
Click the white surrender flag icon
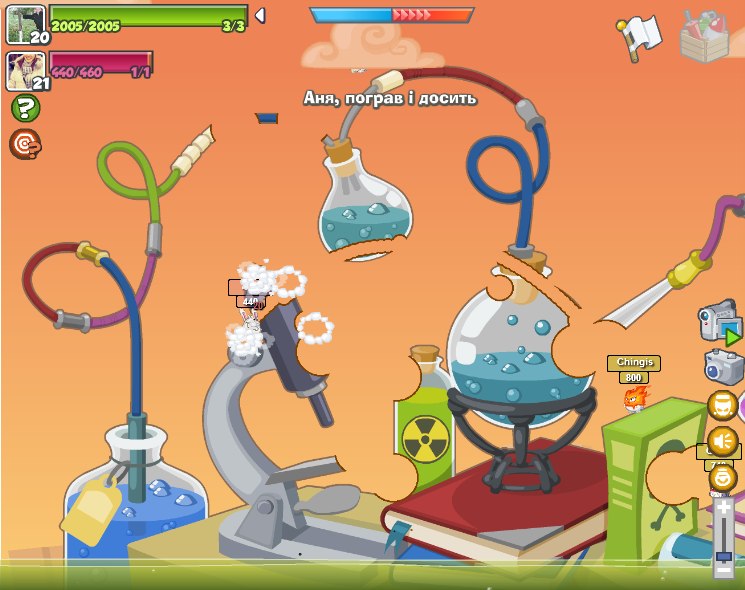(639, 37)
